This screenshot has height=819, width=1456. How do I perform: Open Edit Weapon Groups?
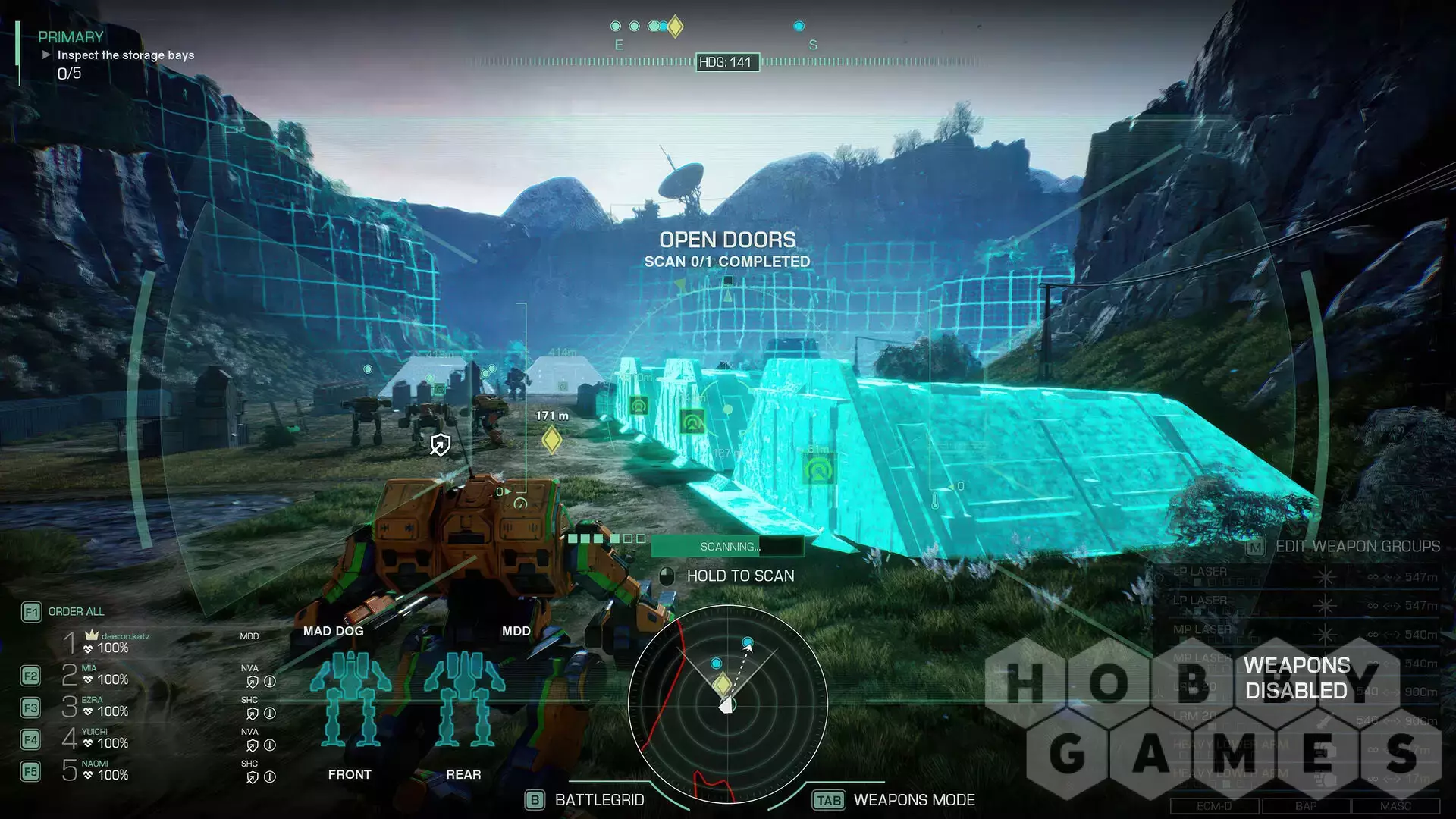point(1356,547)
